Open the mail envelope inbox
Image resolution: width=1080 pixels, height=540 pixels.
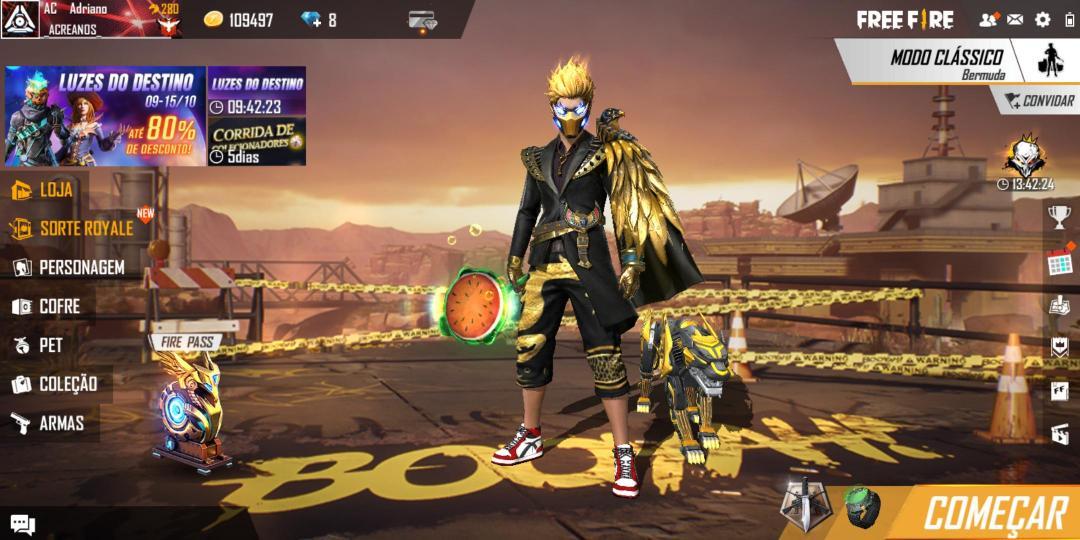pos(1015,19)
